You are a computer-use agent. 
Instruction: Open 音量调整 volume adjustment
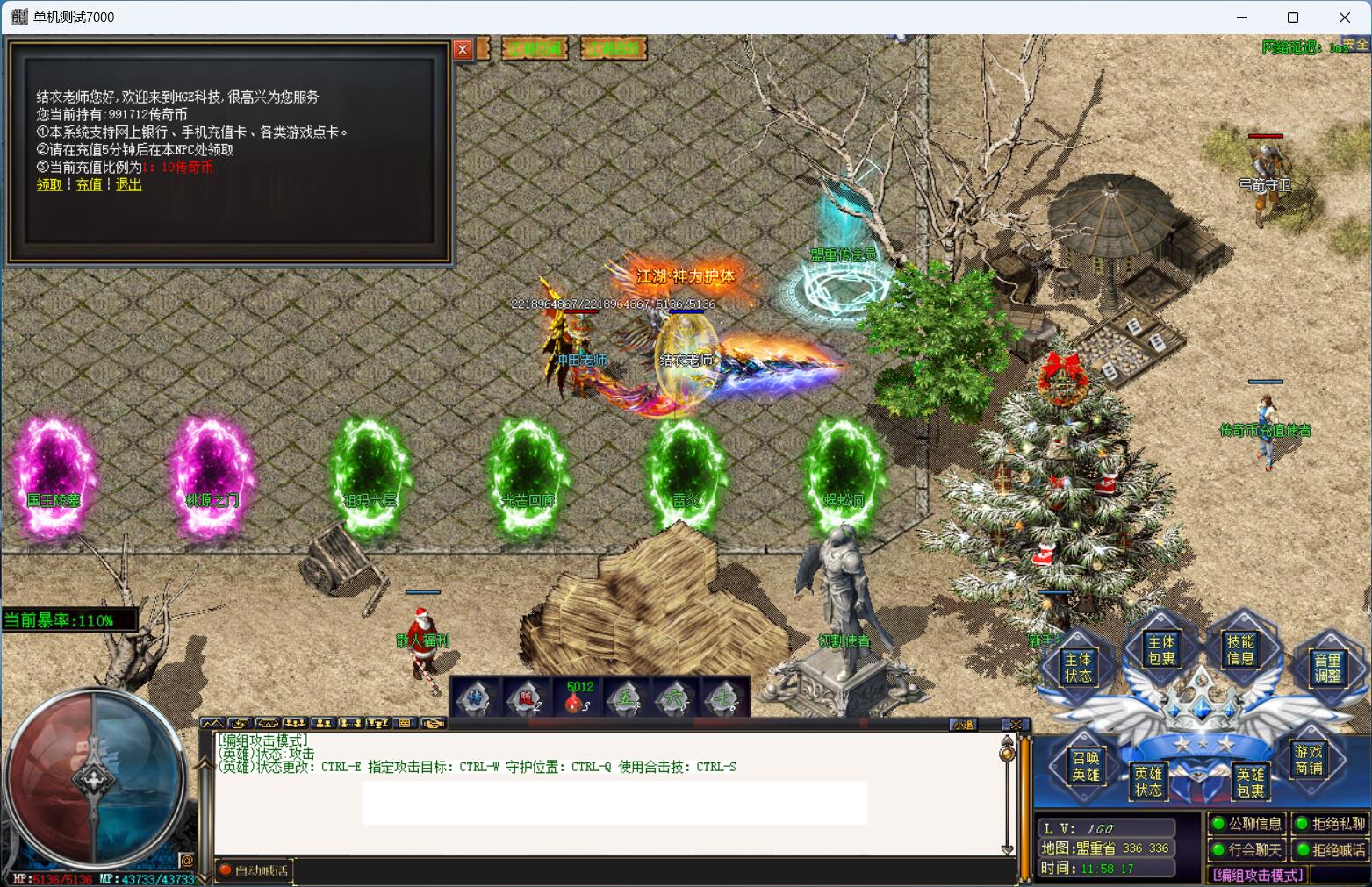1327,668
